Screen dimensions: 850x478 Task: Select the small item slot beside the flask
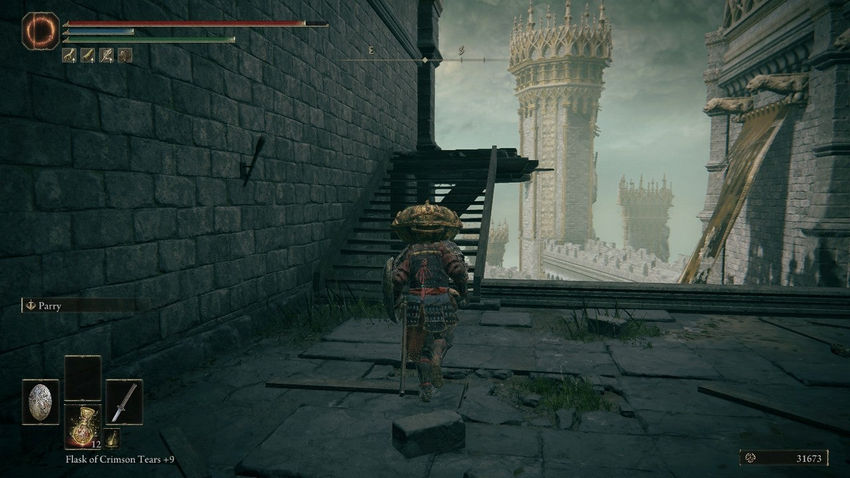pos(113,438)
